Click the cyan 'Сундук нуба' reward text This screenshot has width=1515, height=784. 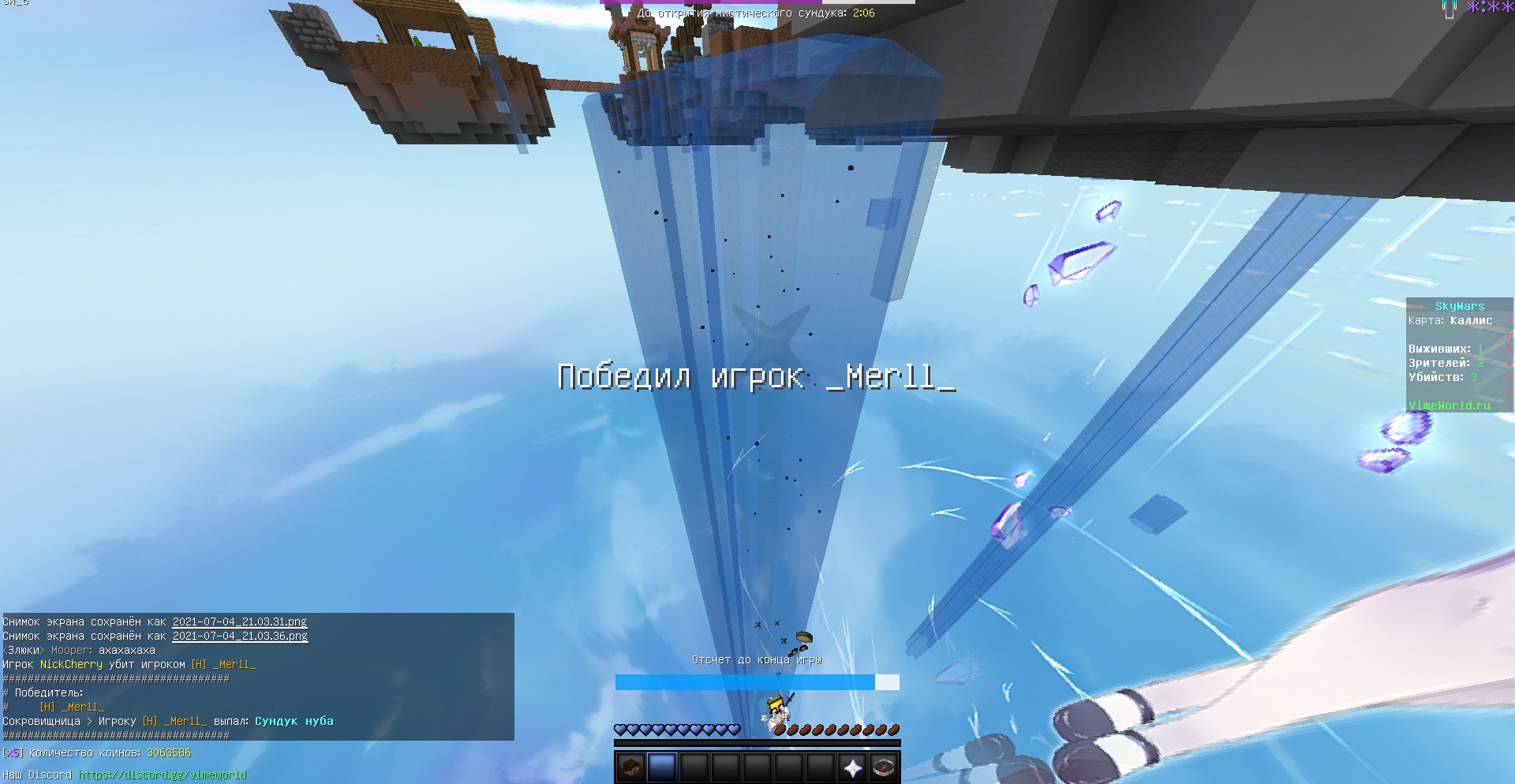point(294,721)
